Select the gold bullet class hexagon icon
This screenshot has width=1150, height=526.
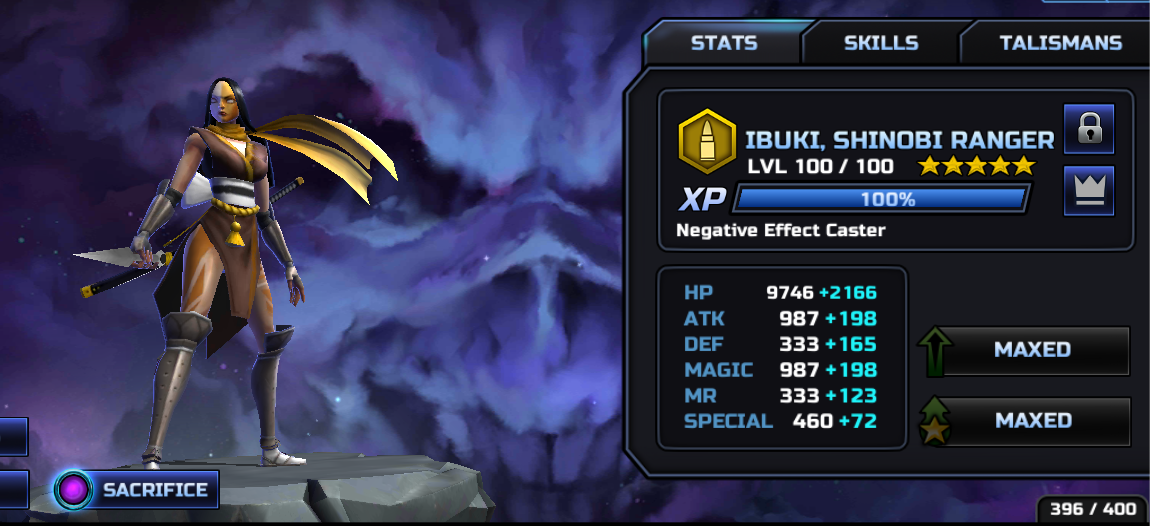(x=708, y=141)
